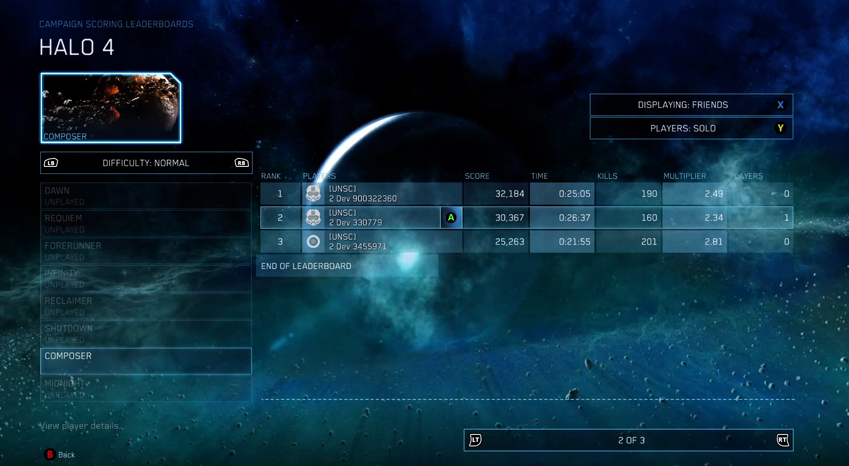This screenshot has width=849, height=466.
Task: Switch to the Shutdown mission
Action: (145, 333)
